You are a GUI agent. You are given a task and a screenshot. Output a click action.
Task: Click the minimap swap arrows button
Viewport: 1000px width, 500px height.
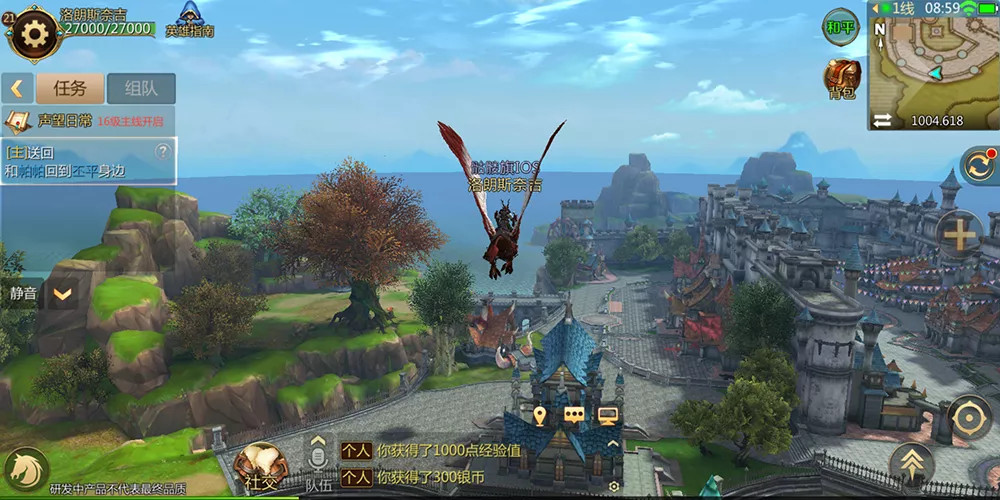pos(882,120)
